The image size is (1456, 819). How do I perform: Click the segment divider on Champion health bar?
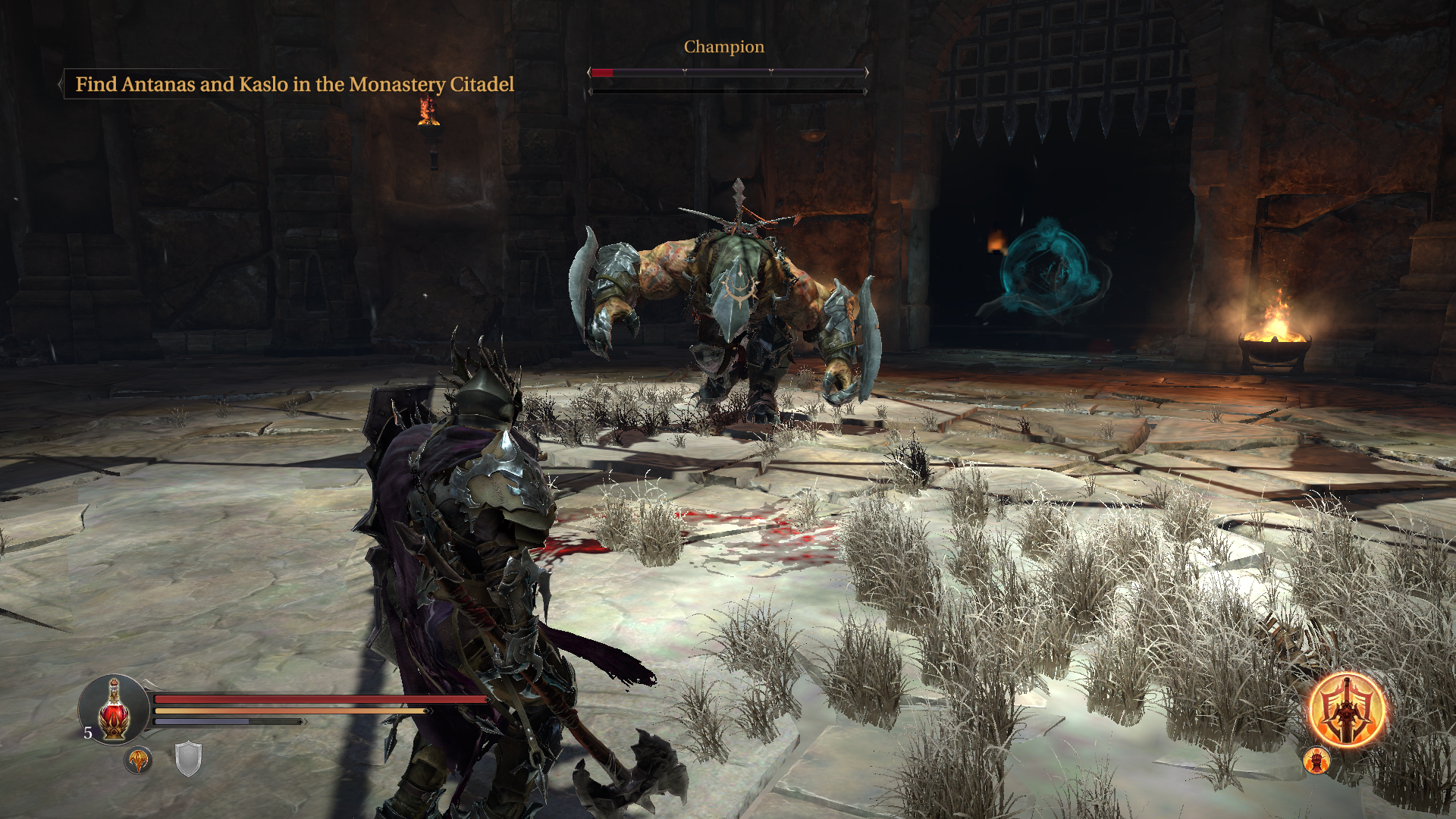point(685,73)
